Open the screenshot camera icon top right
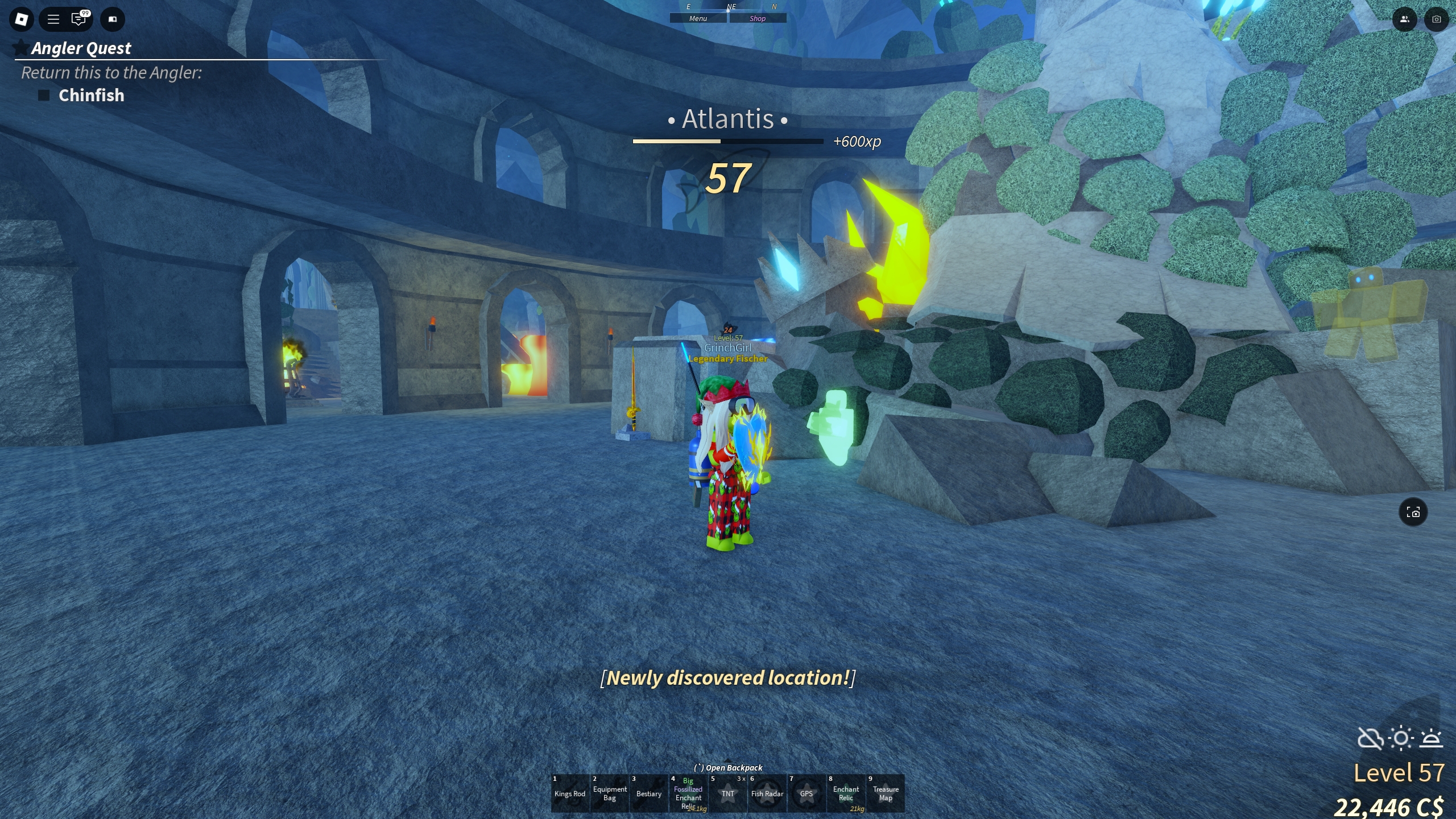 click(x=1436, y=19)
